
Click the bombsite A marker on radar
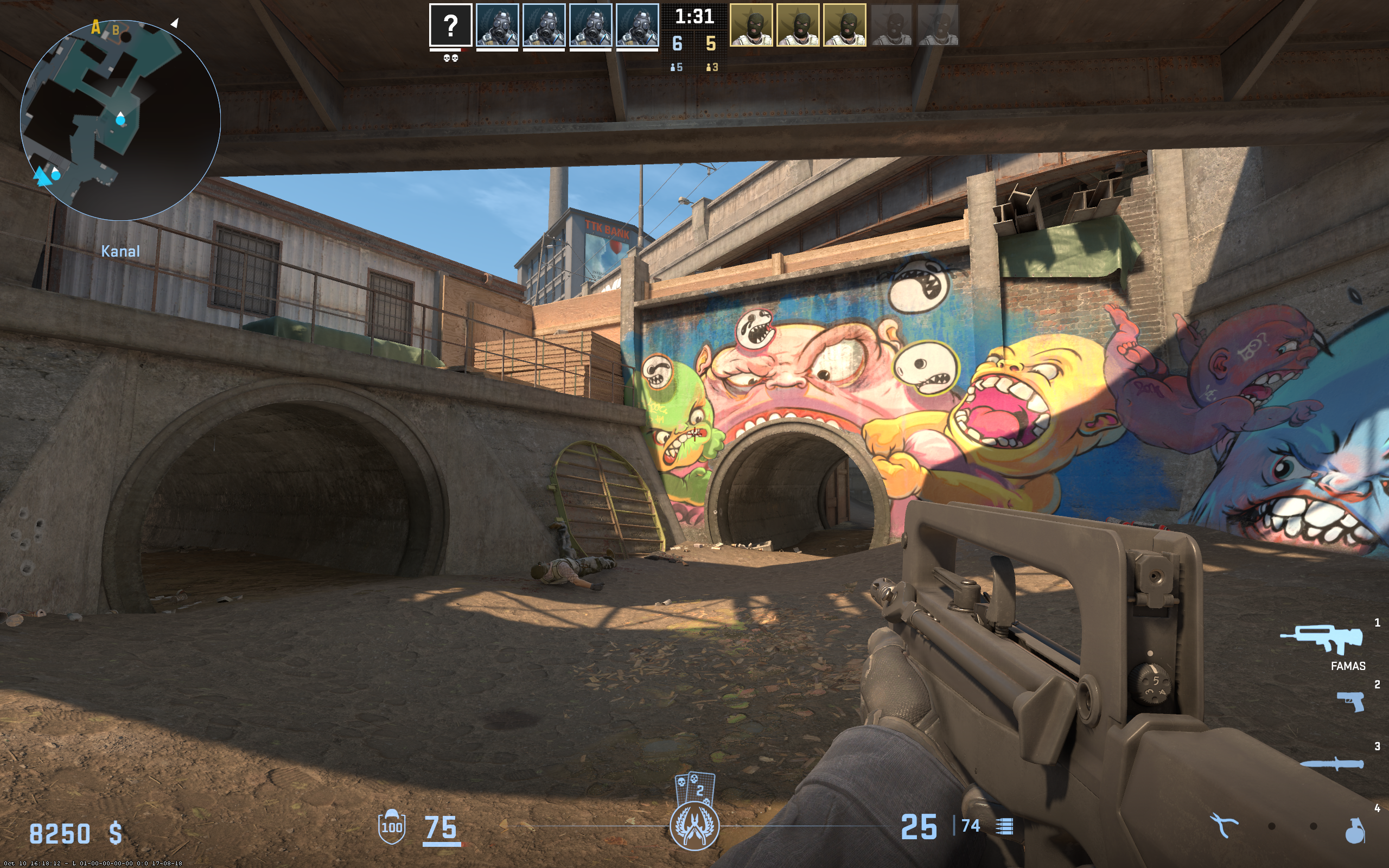[96, 27]
